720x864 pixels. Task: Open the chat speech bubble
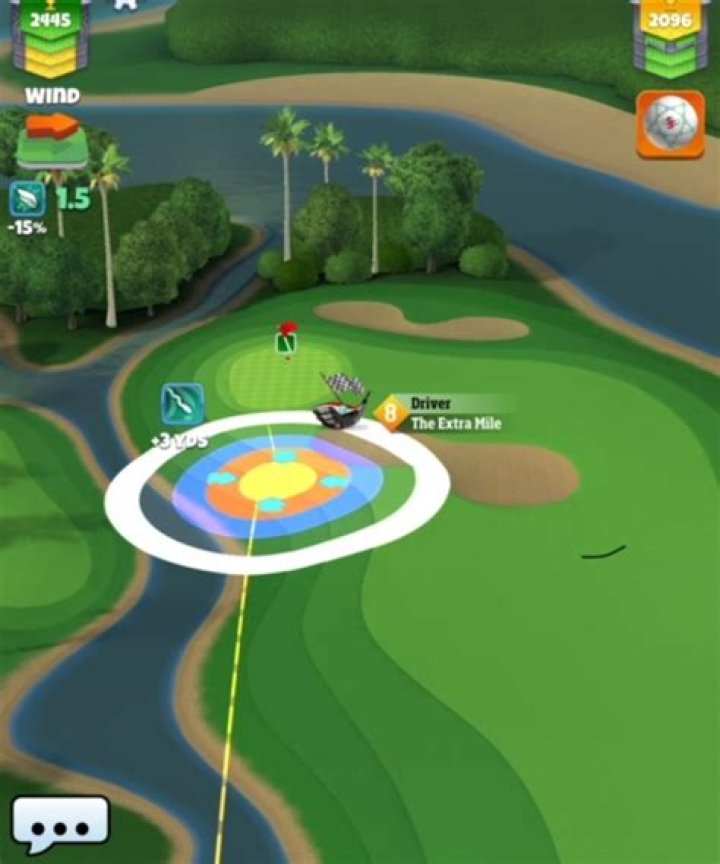coord(60,824)
